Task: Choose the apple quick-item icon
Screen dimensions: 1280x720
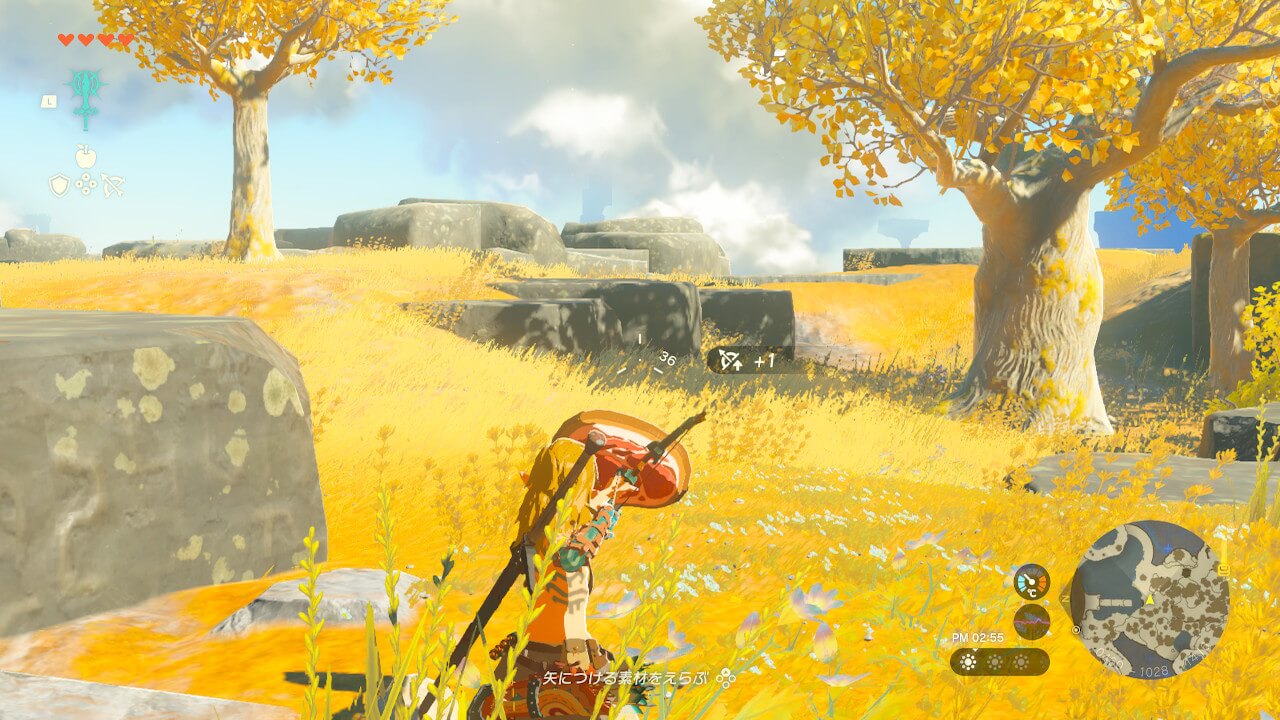Action: pyautogui.click(x=86, y=157)
